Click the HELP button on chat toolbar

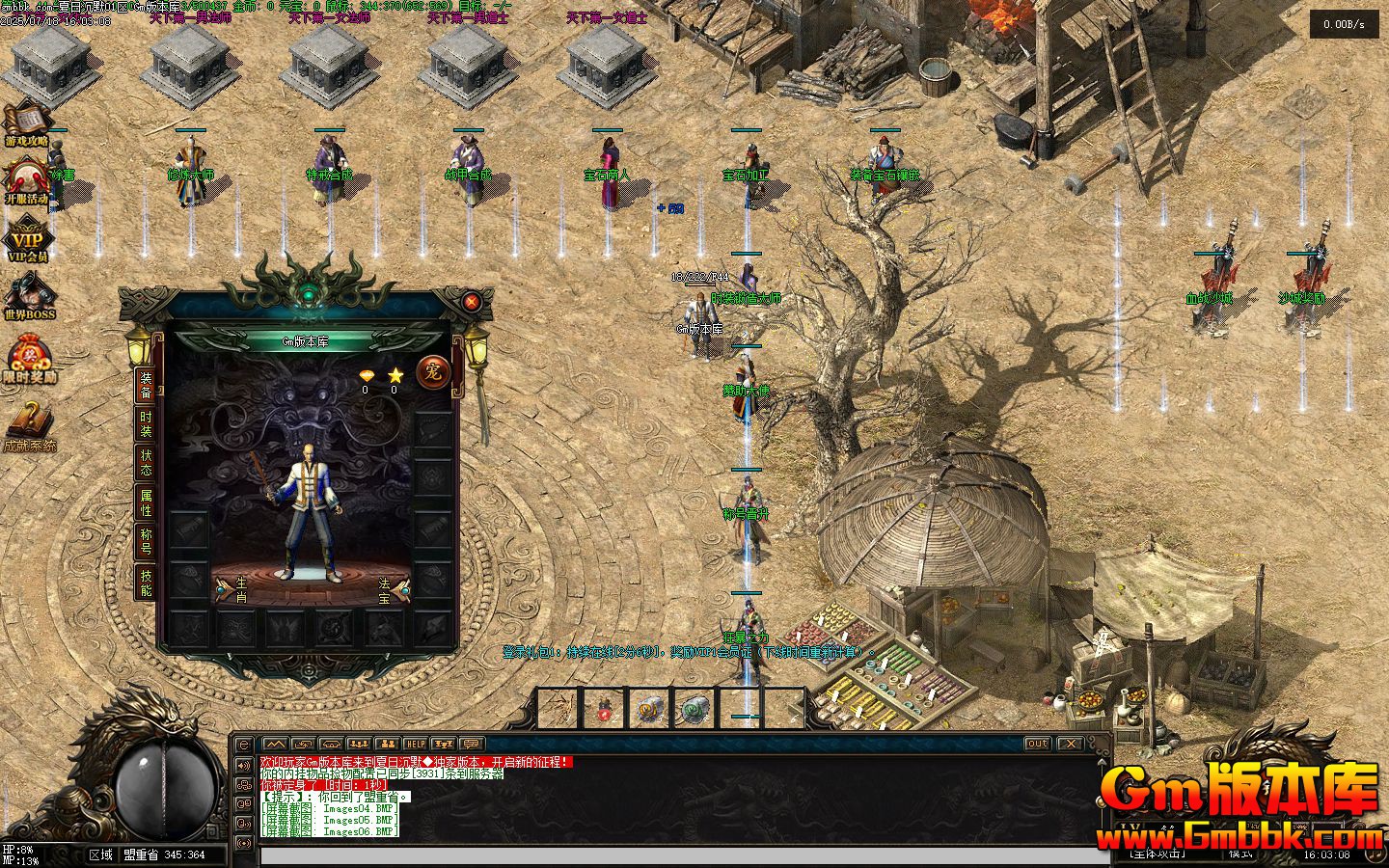pyautogui.click(x=415, y=744)
